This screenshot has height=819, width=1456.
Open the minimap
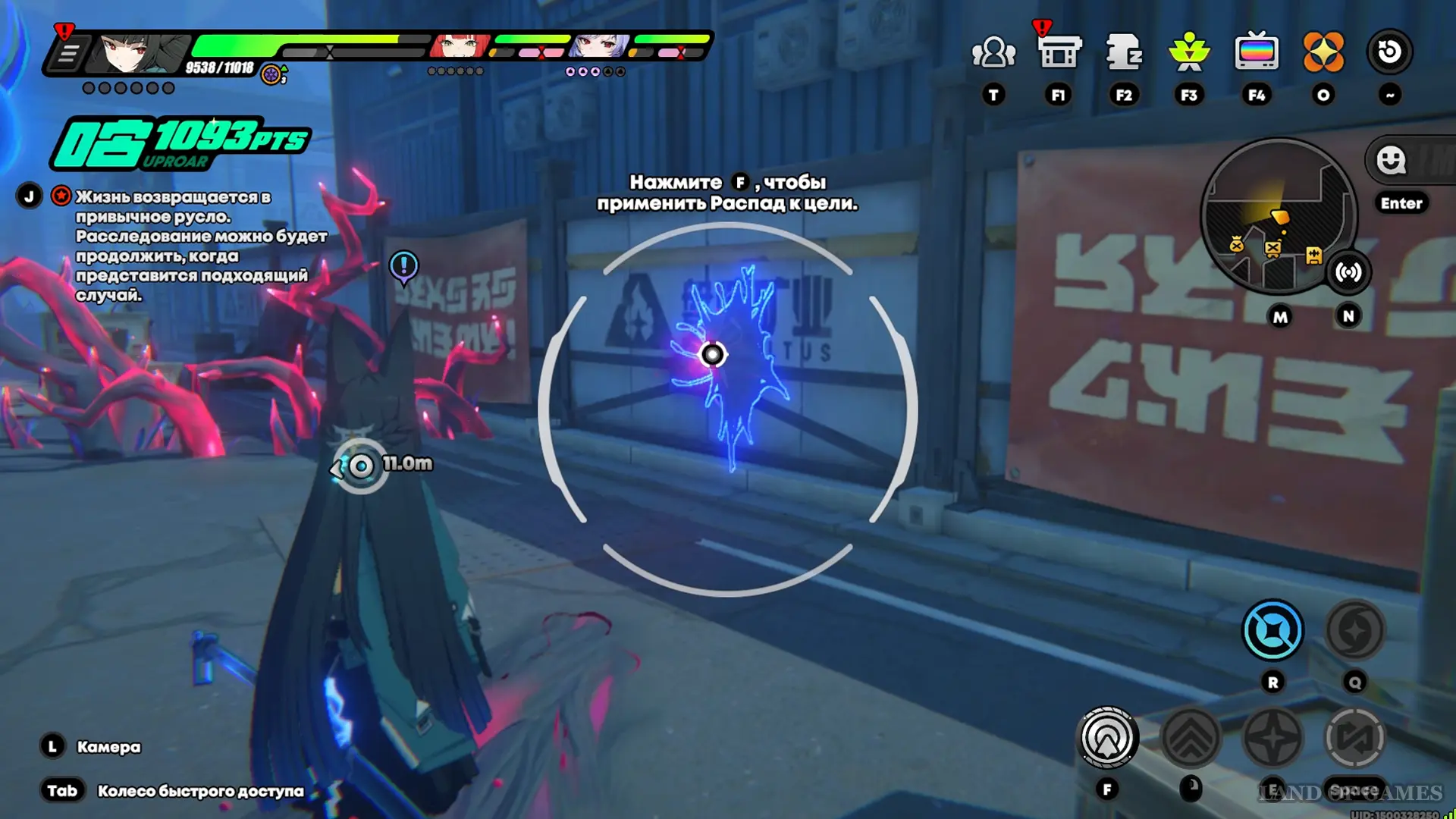pyautogui.click(x=1278, y=216)
